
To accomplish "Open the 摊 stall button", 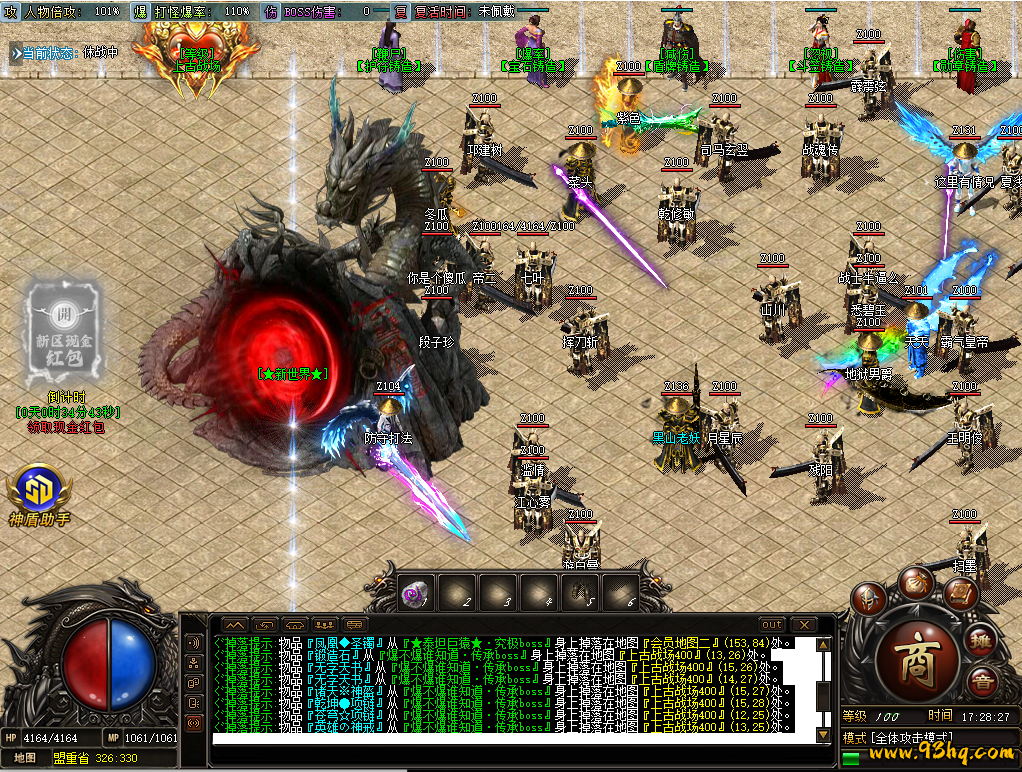I will point(982,641).
